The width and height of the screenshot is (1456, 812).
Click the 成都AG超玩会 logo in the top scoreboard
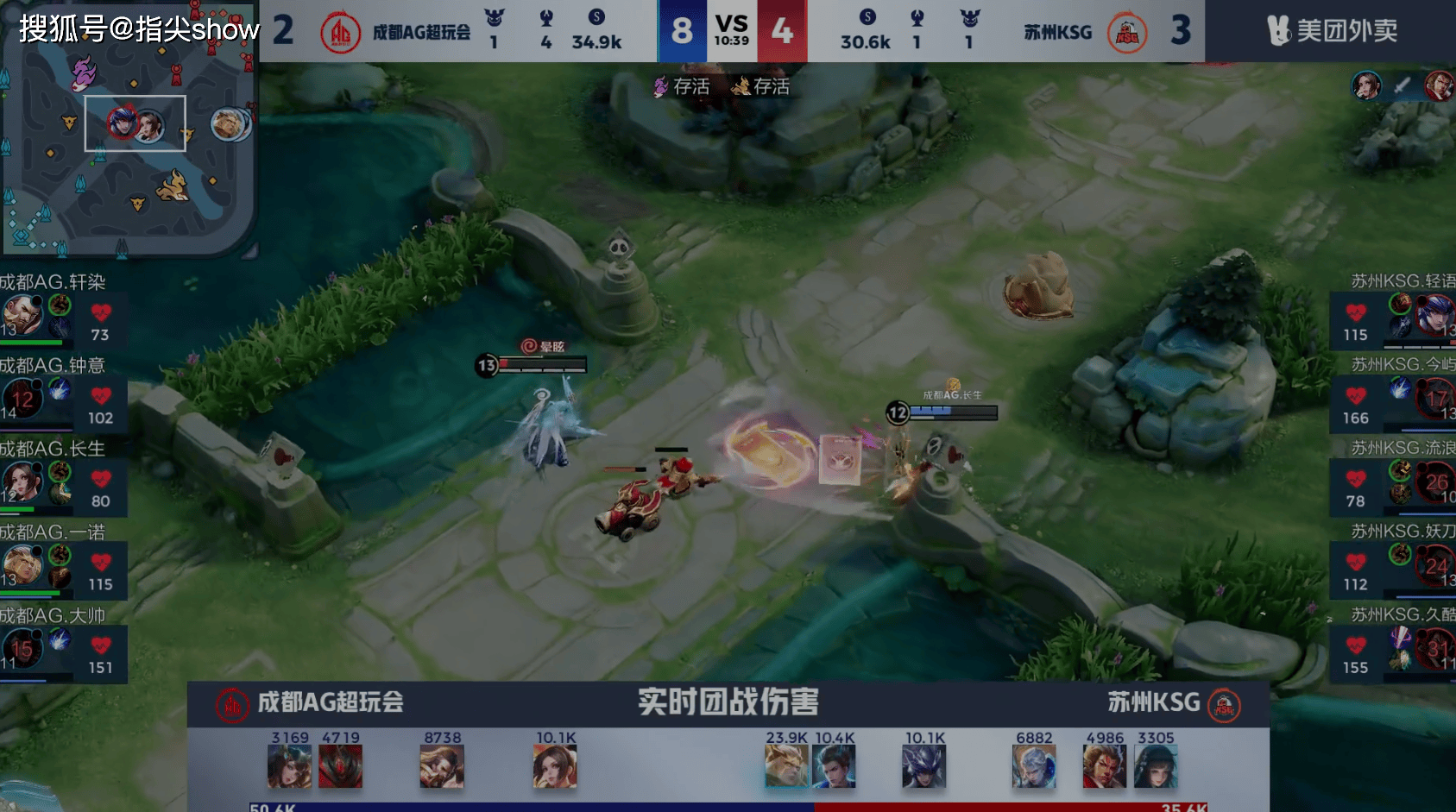point(340,34)
